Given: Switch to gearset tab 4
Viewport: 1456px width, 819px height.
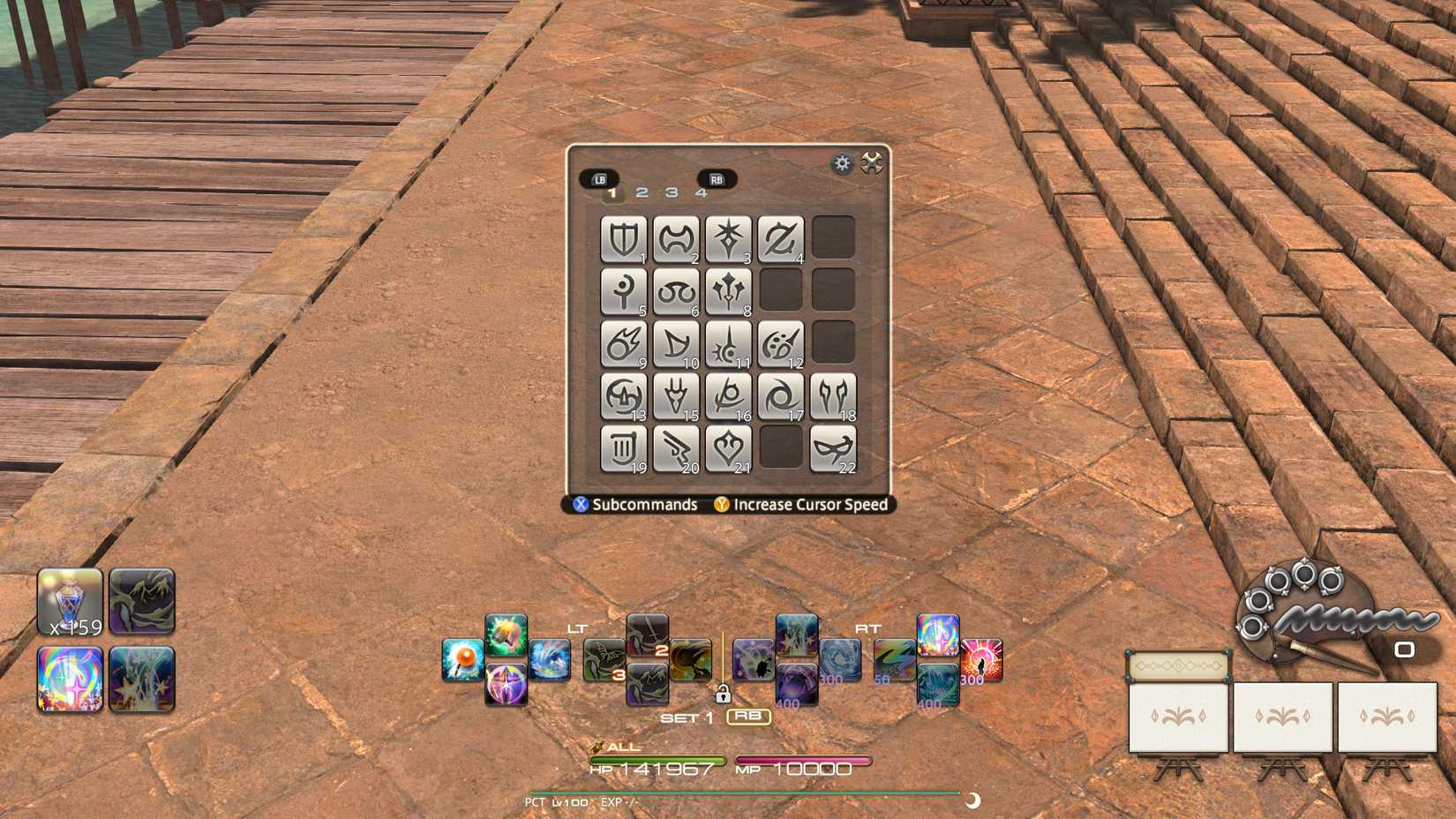Looking at the screenshot, I should 701,192.
